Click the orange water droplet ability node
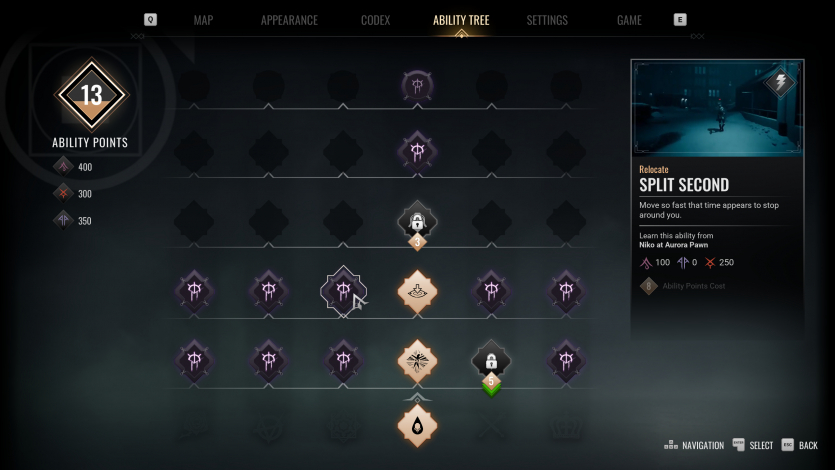 417,425
